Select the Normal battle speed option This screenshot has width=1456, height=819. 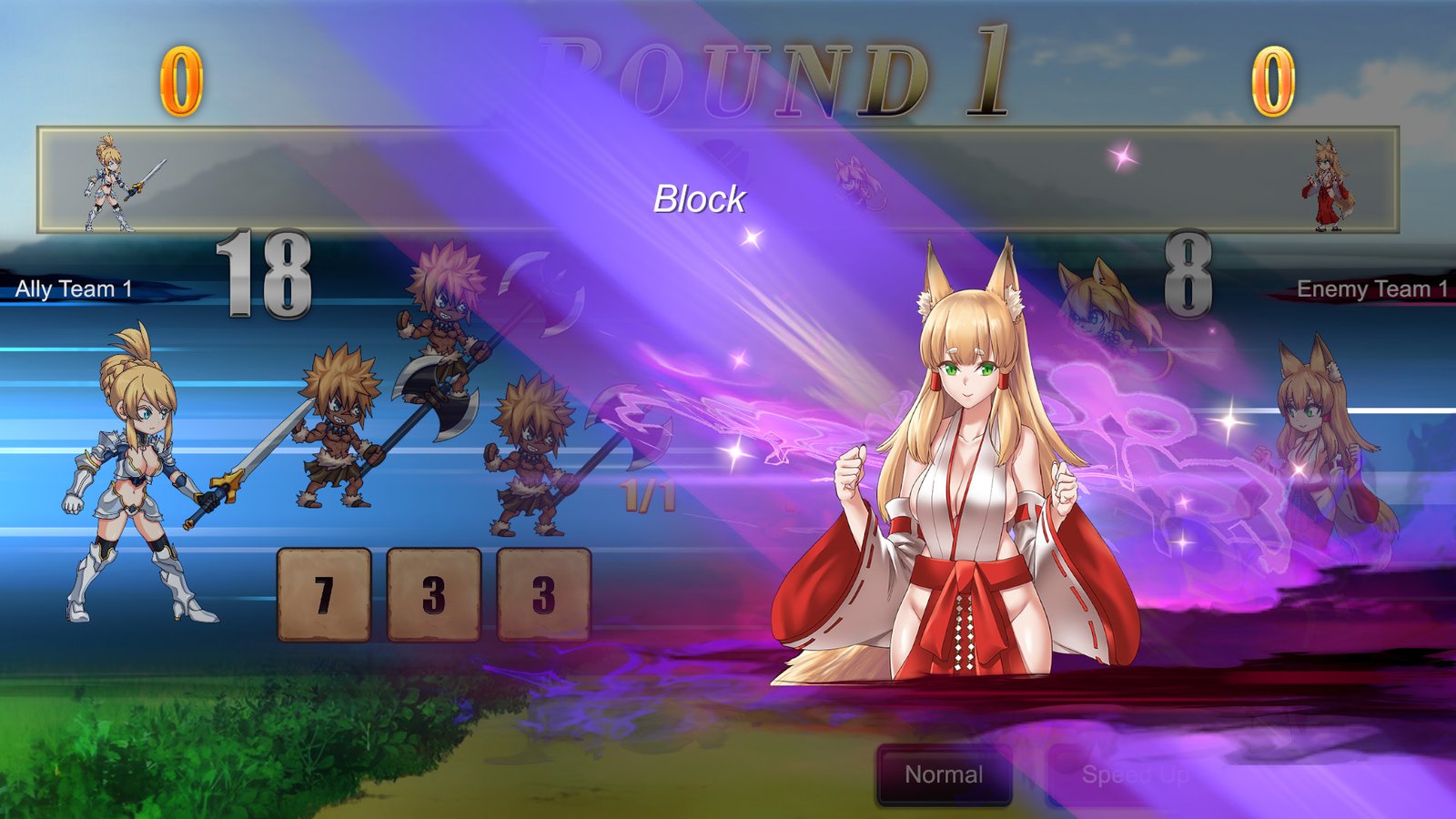pos(943,775)
